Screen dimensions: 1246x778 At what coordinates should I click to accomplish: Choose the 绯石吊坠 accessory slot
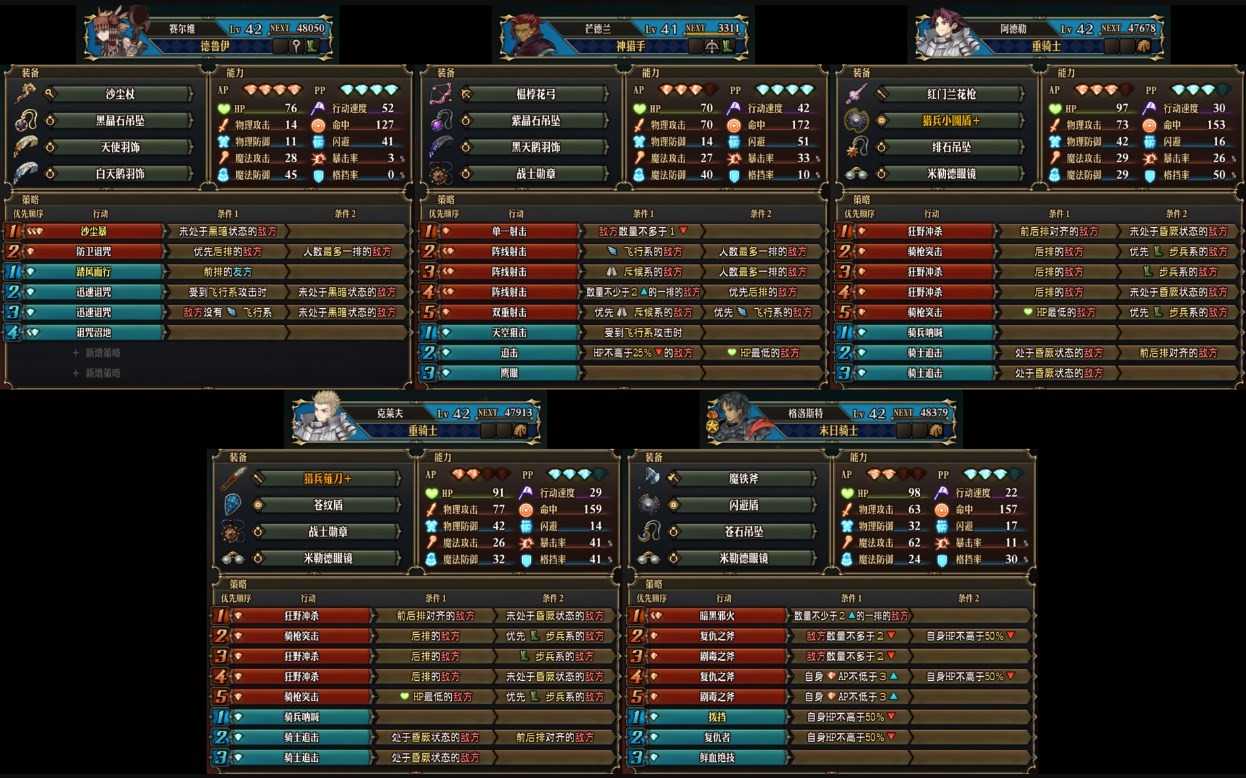[x=950, y=147]
